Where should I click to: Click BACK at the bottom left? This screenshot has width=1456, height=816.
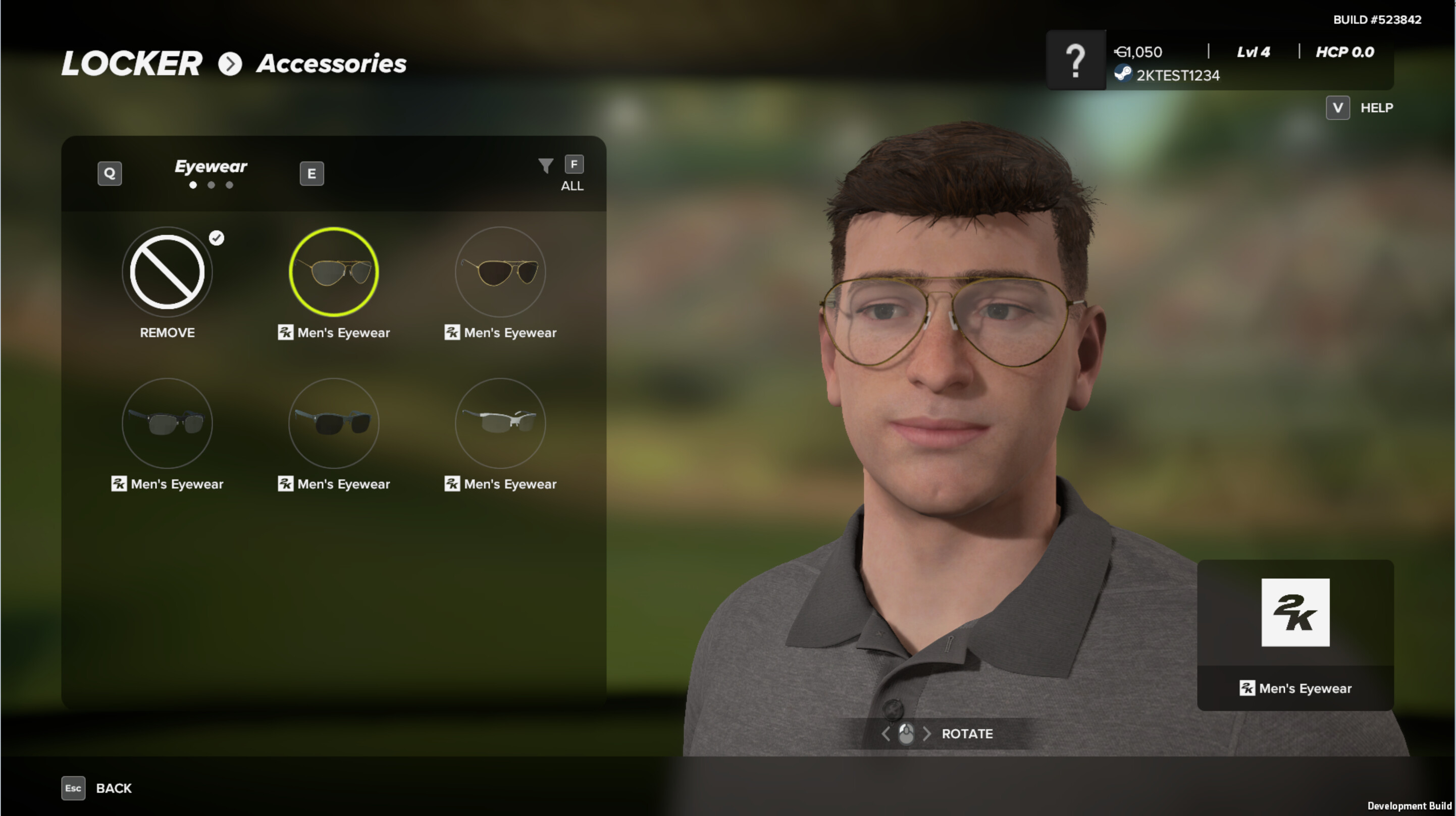pos(114,788)
